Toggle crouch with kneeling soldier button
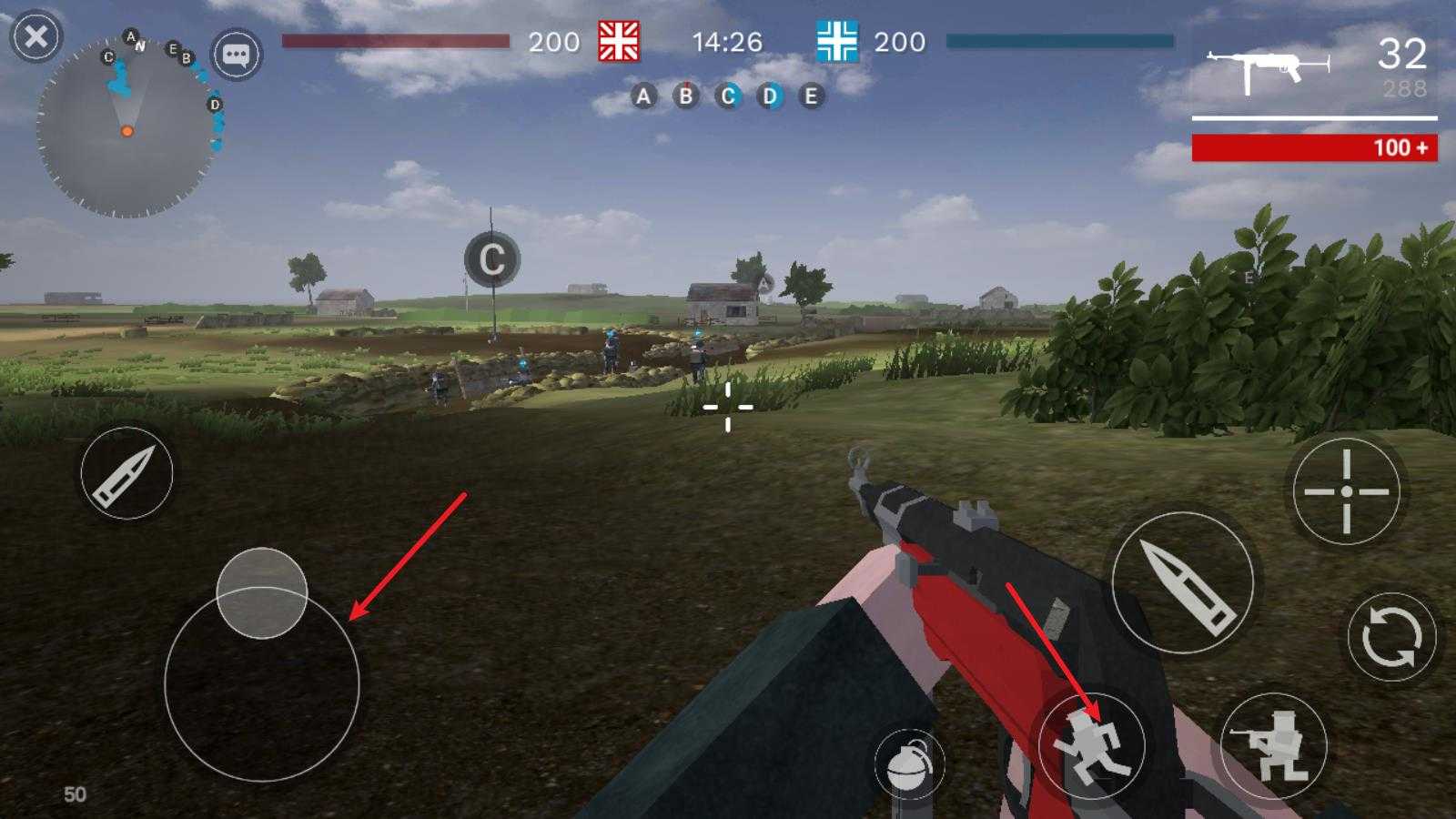Screen dimensions: 1456x819 coord(1273,746)
